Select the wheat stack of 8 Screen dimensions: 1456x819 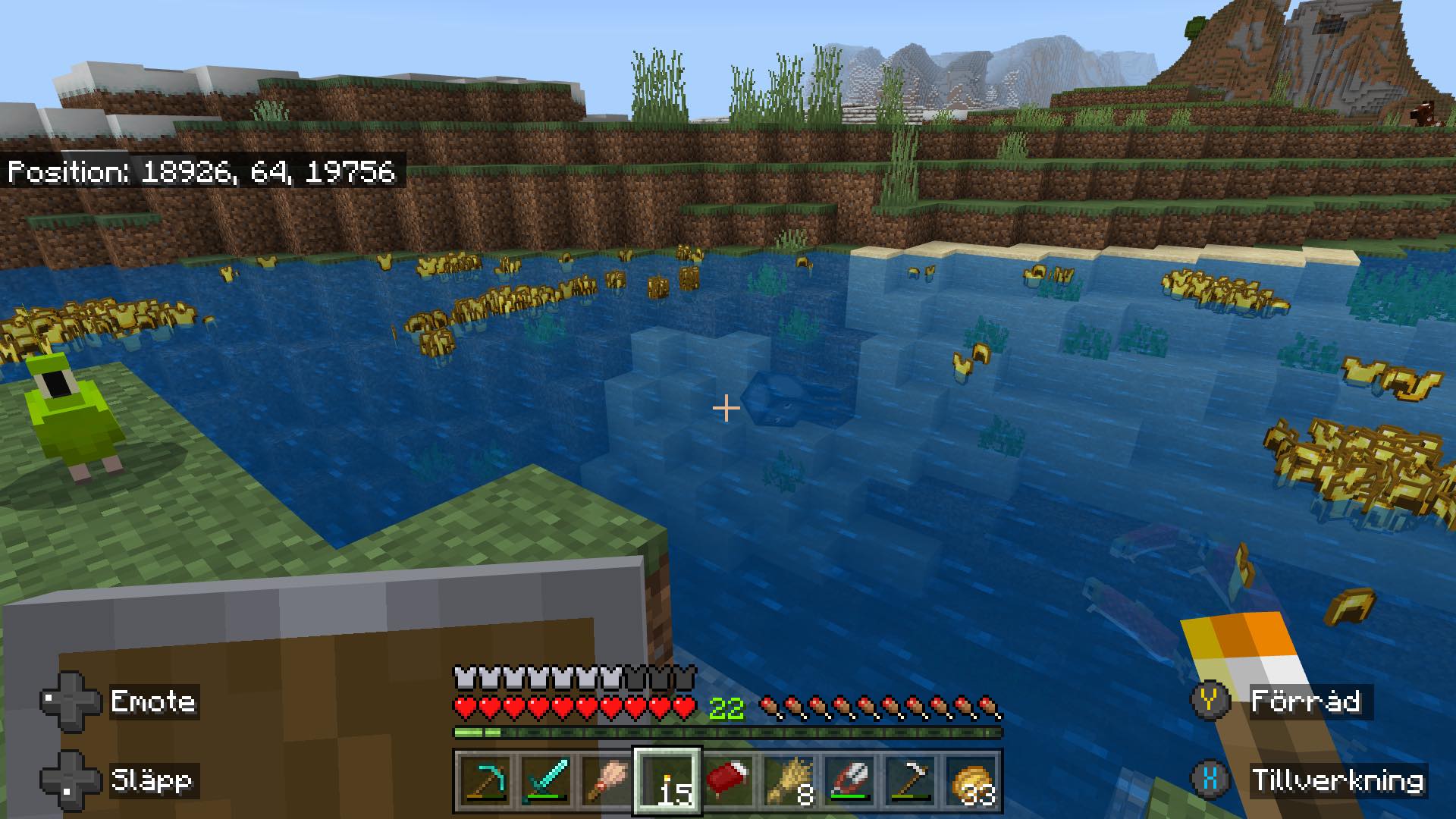[789, 780]
